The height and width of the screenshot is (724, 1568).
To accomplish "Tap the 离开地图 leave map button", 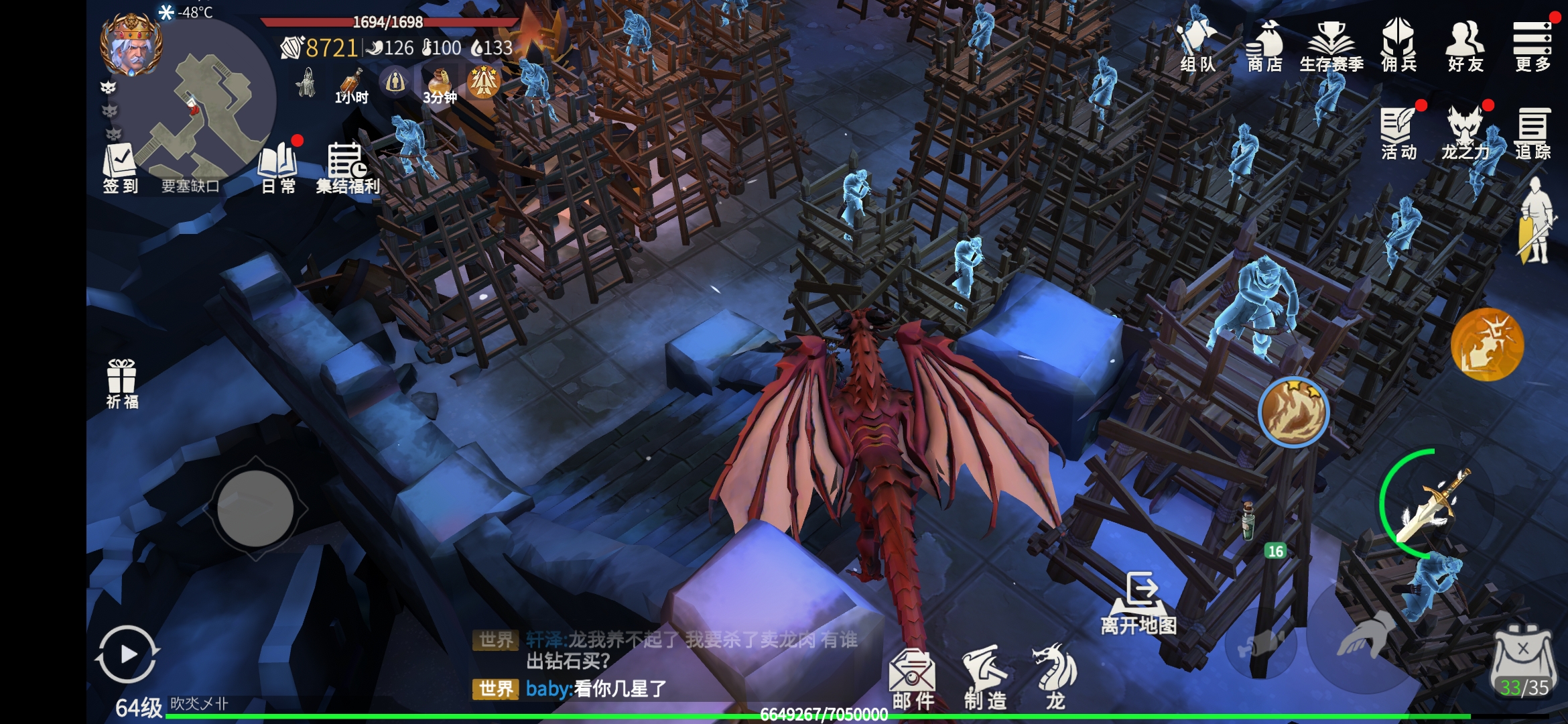I will click(x=1139, y=603).
